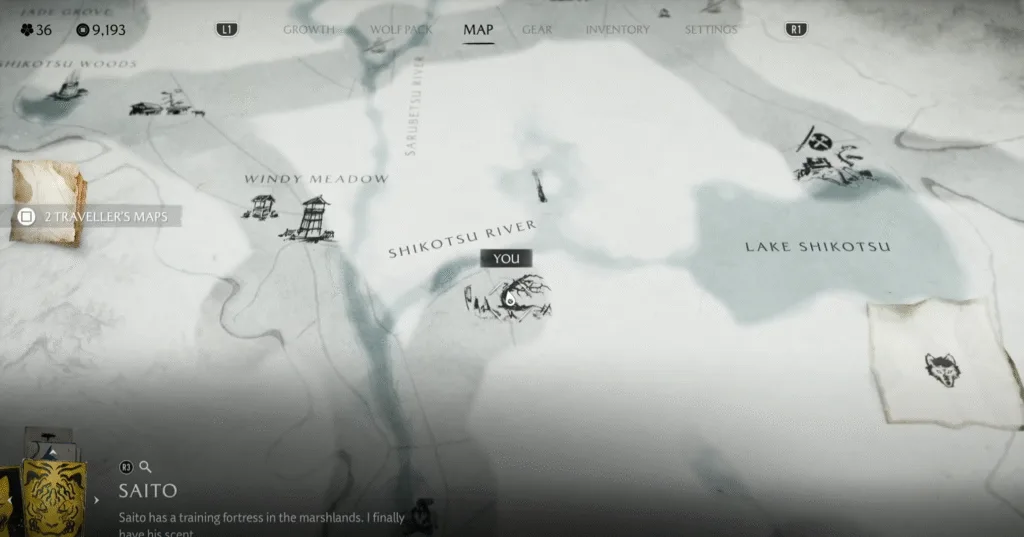This screenshot has width=1024, height=537.
Task: Open the Traveller's Maps entry
Action: (95, 216)
